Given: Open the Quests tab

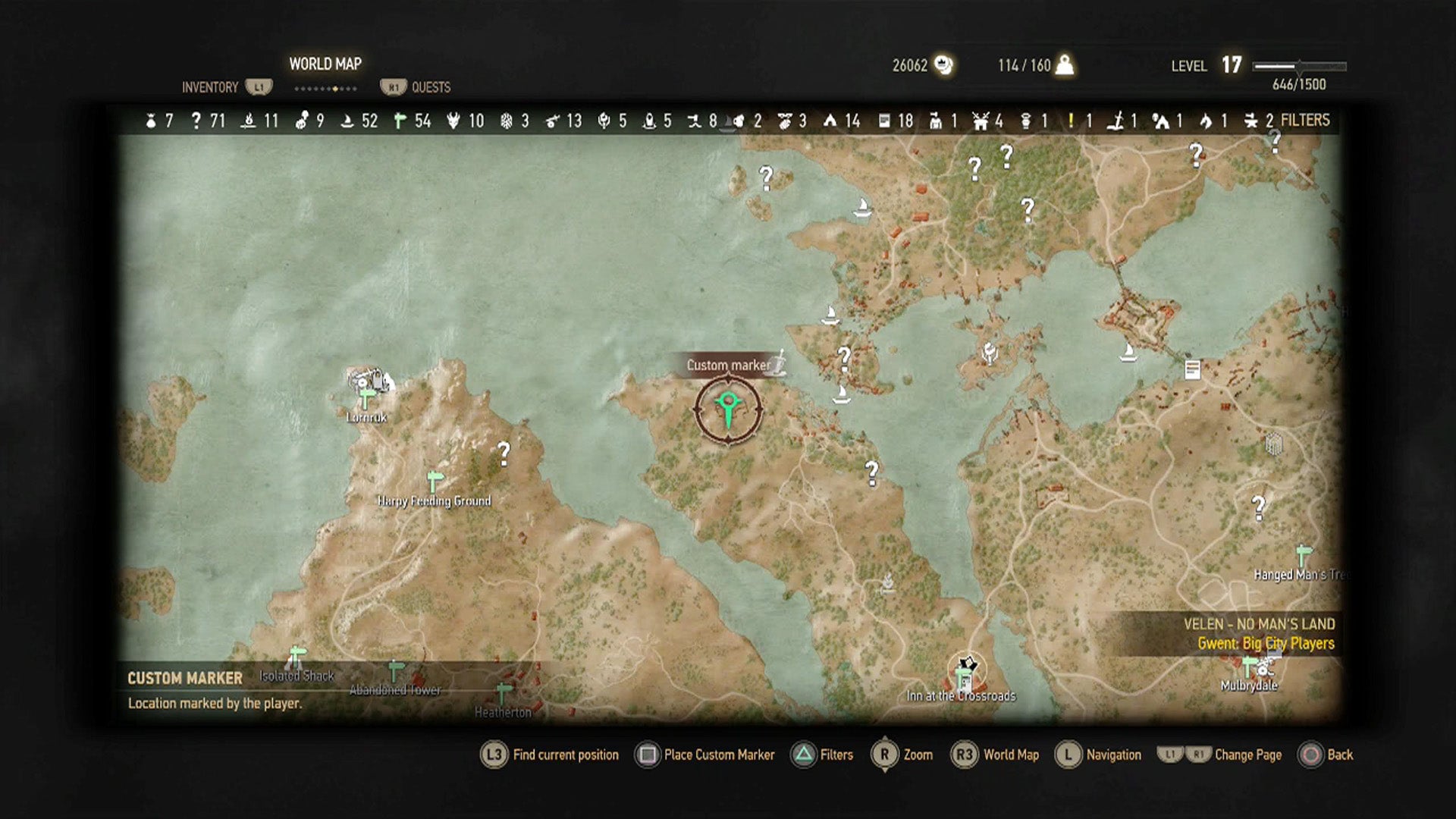Looking at the screenshot, I should [x=430, y=87].
